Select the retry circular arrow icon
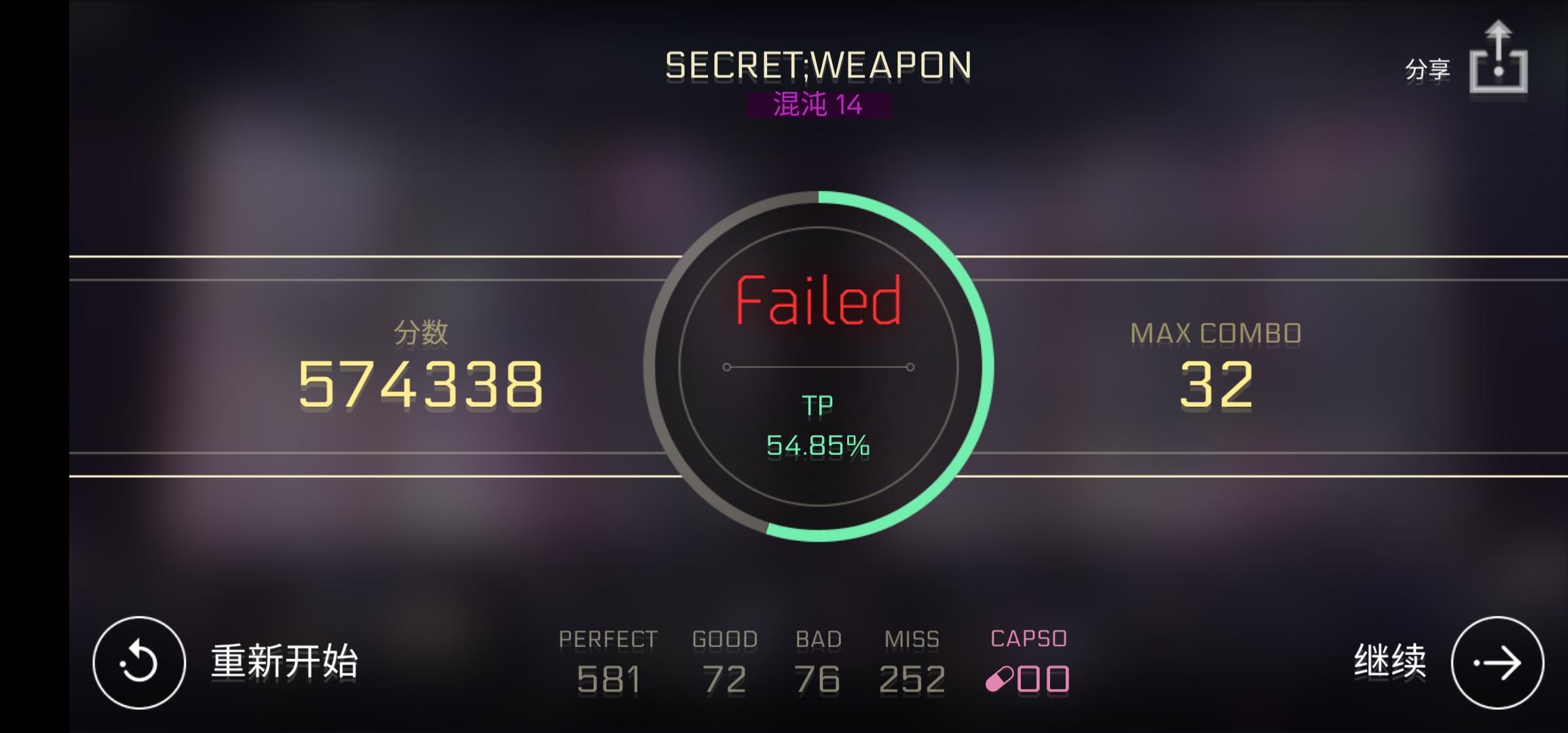The height and width of the screenshot is (733, 1568). coord(138,662)
